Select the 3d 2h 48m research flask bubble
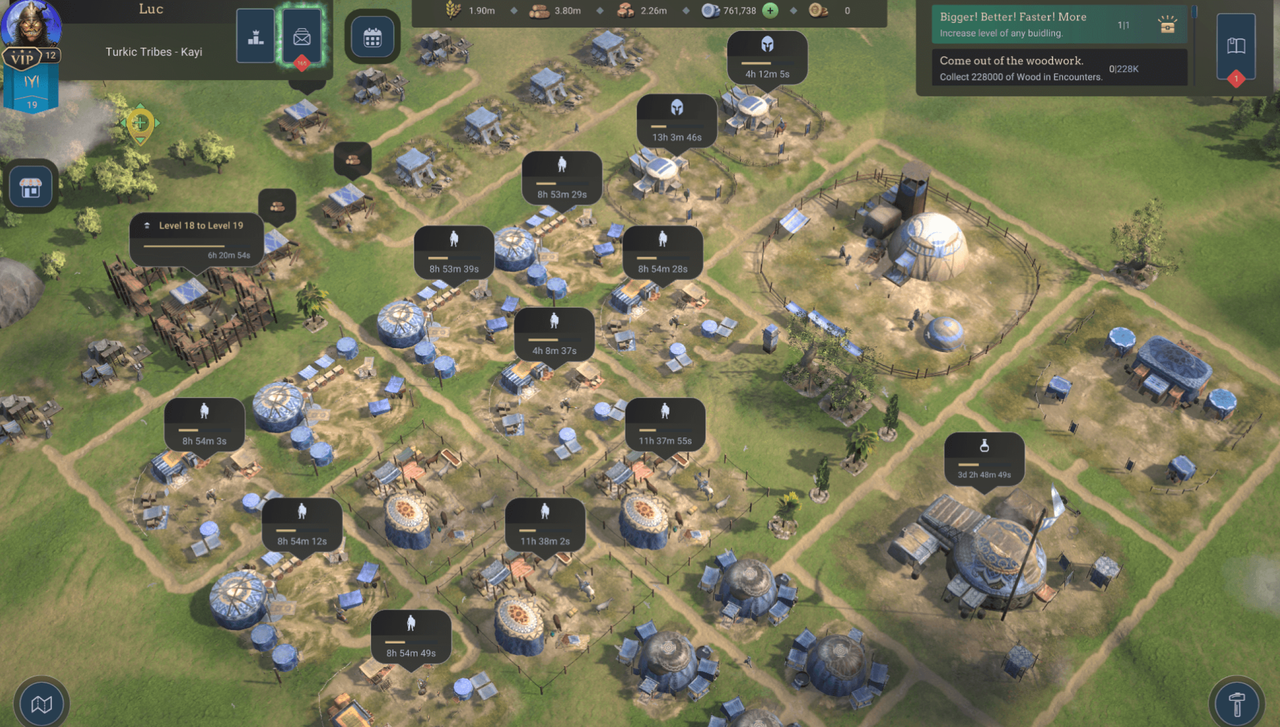 pyautogui.click(x=984, y=458)
